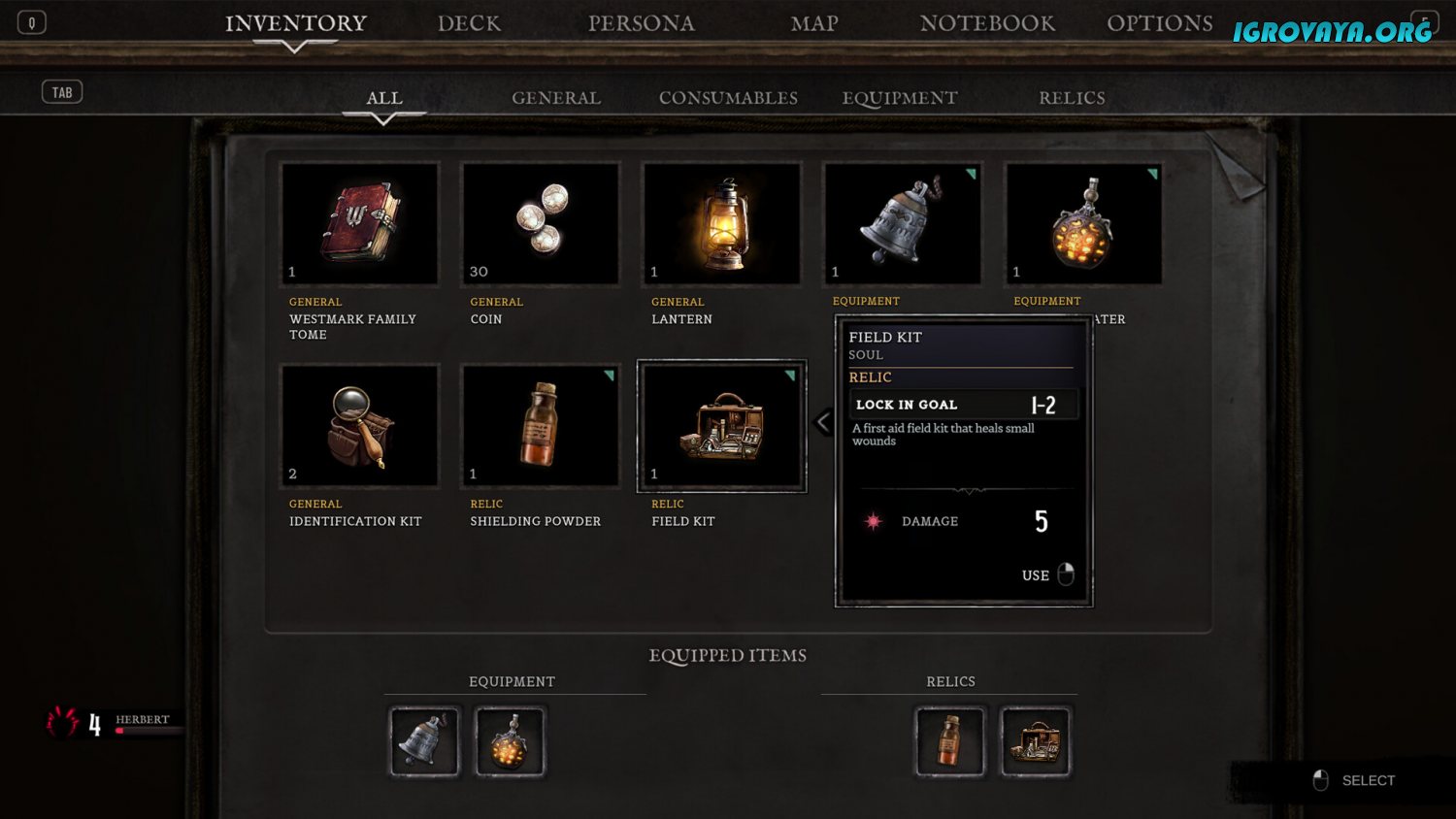Switch to the Equipment category

click(x=900, y=98)
